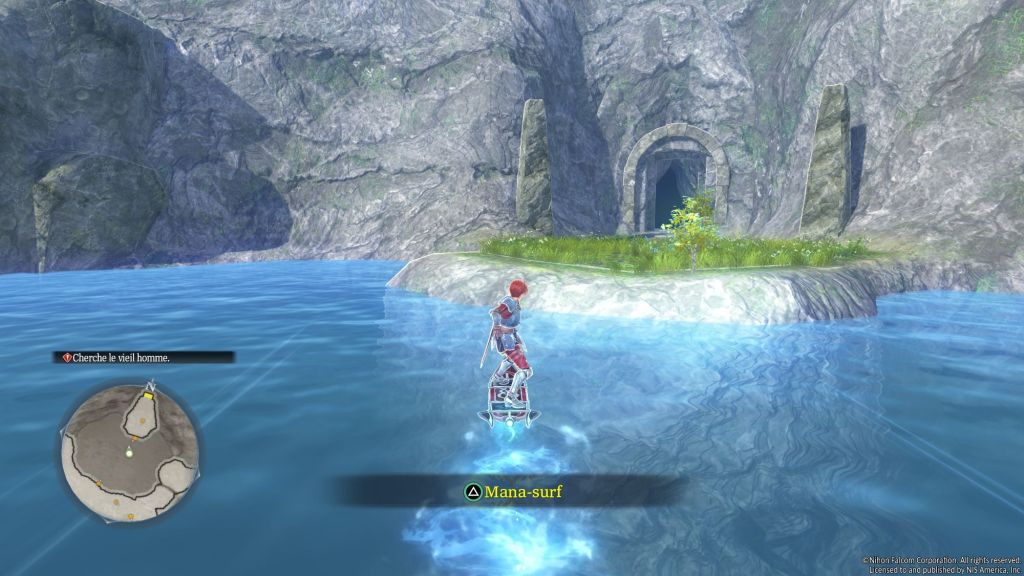
Task: Click the yellow marker on the minimap
Action: click(147, 396)
